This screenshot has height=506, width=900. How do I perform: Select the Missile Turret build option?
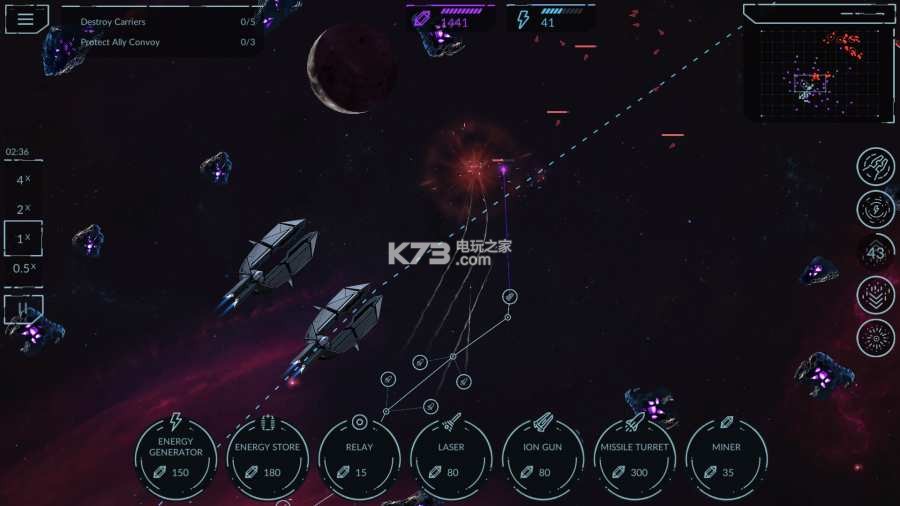pyautogui.click(x=635, y=457)
